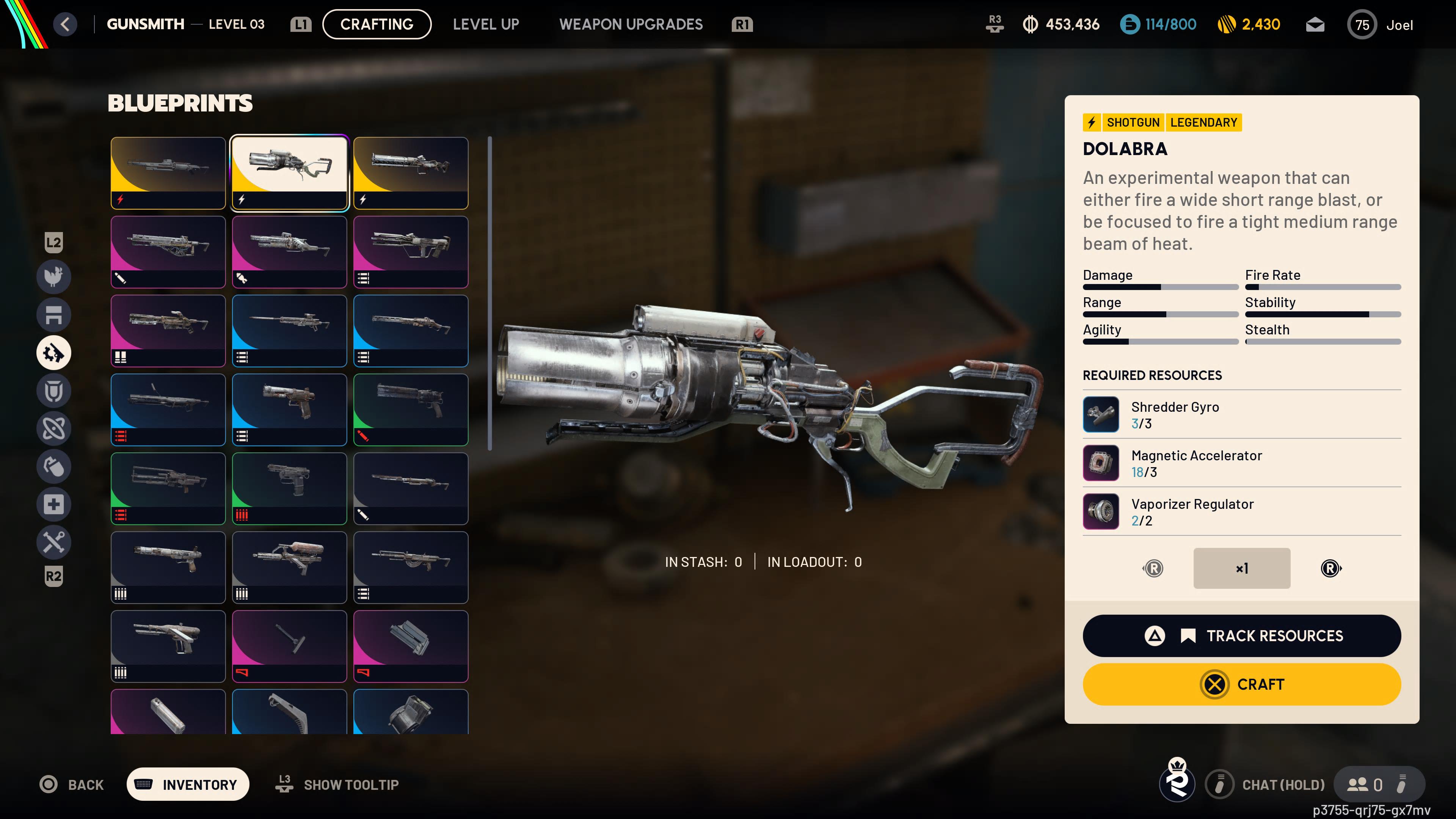Increase the craft quantity with right stepper
1456x819 pixels.
1330,568
